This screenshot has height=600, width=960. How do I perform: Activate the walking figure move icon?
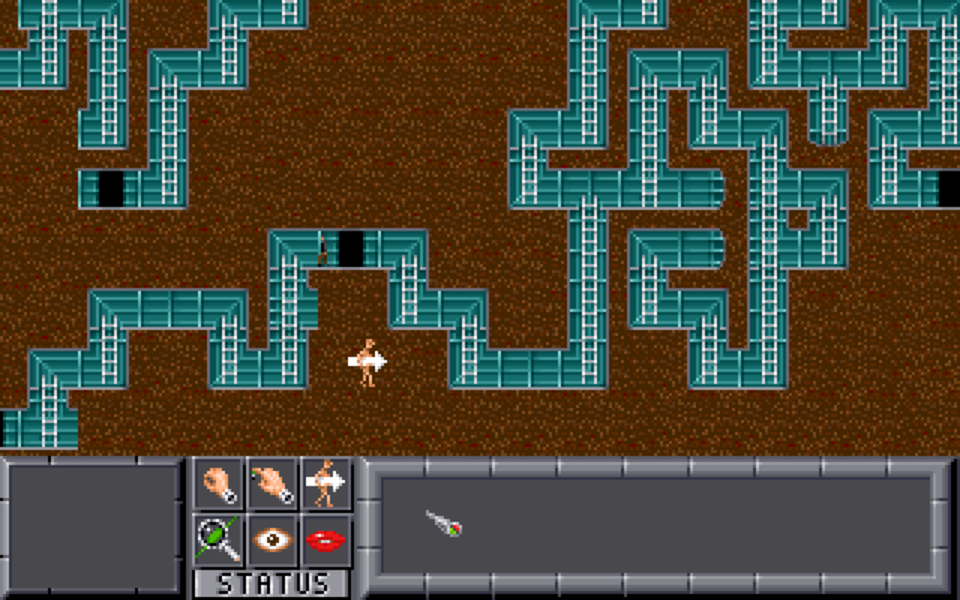327,484
